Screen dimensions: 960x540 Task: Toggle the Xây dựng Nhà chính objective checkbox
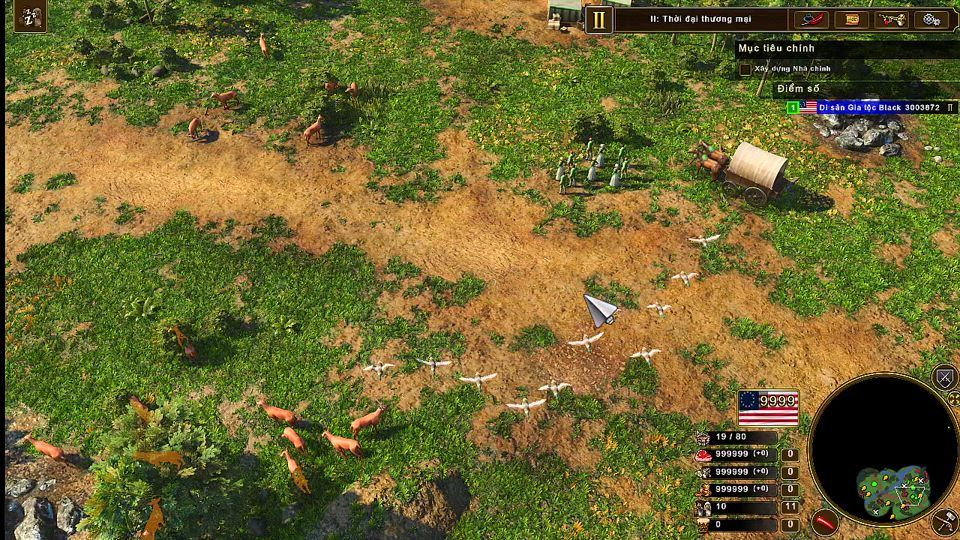click(x=745, y=70)
